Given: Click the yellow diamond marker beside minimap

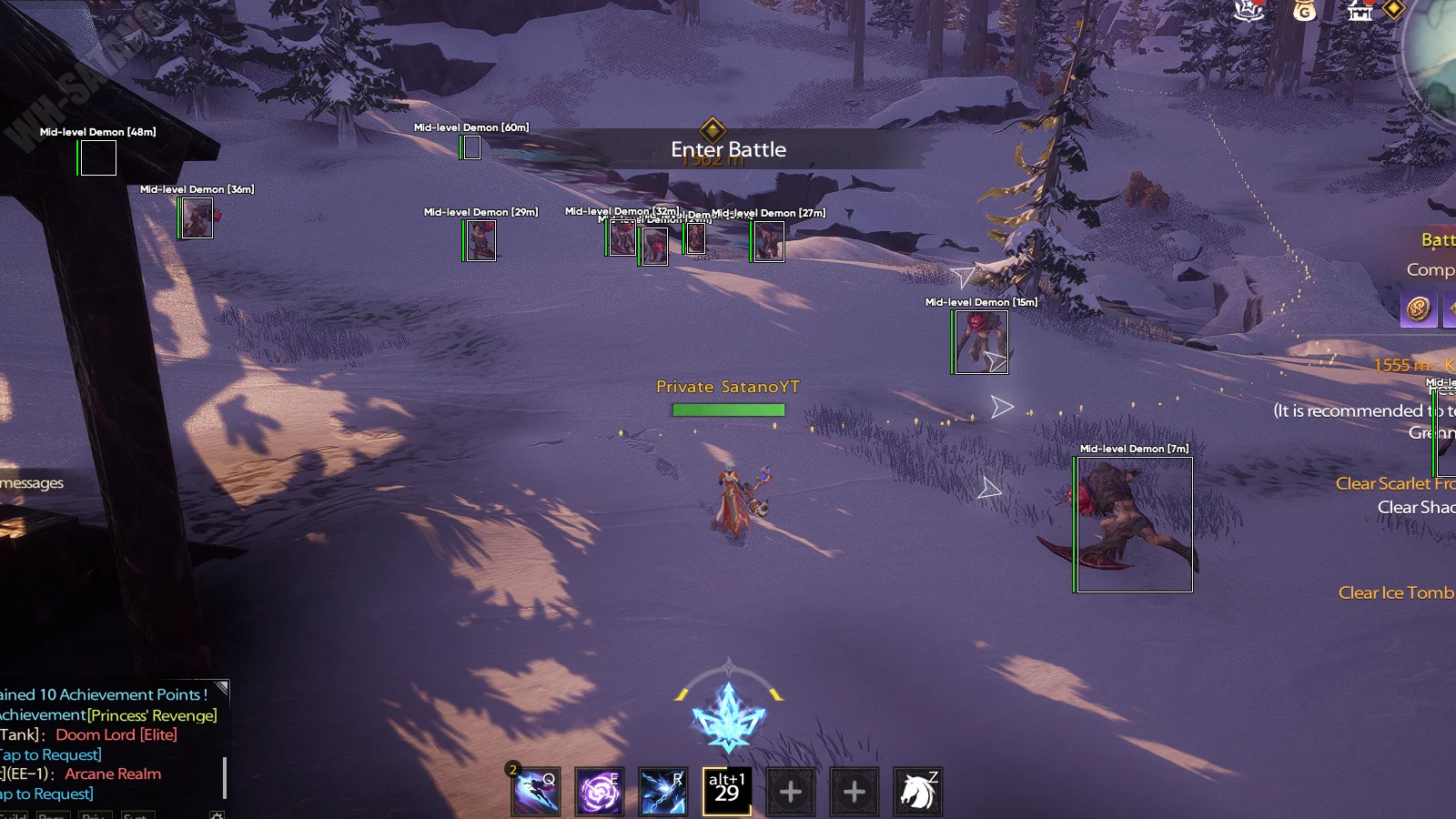Looking at the screenshot, I should coord(1393,9).
